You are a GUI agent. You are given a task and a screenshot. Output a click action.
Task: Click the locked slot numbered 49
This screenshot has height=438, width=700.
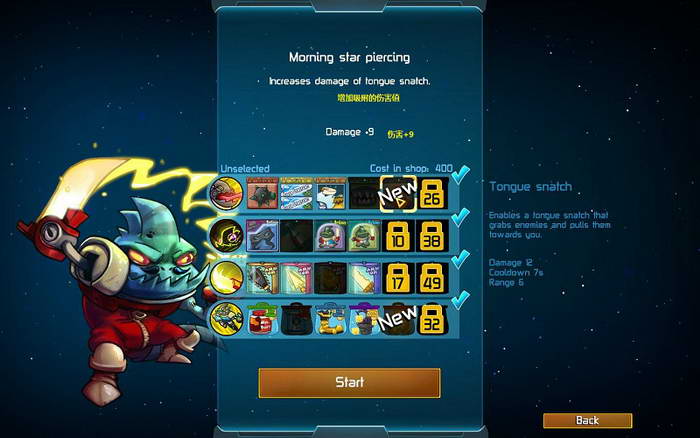[432, 277]
